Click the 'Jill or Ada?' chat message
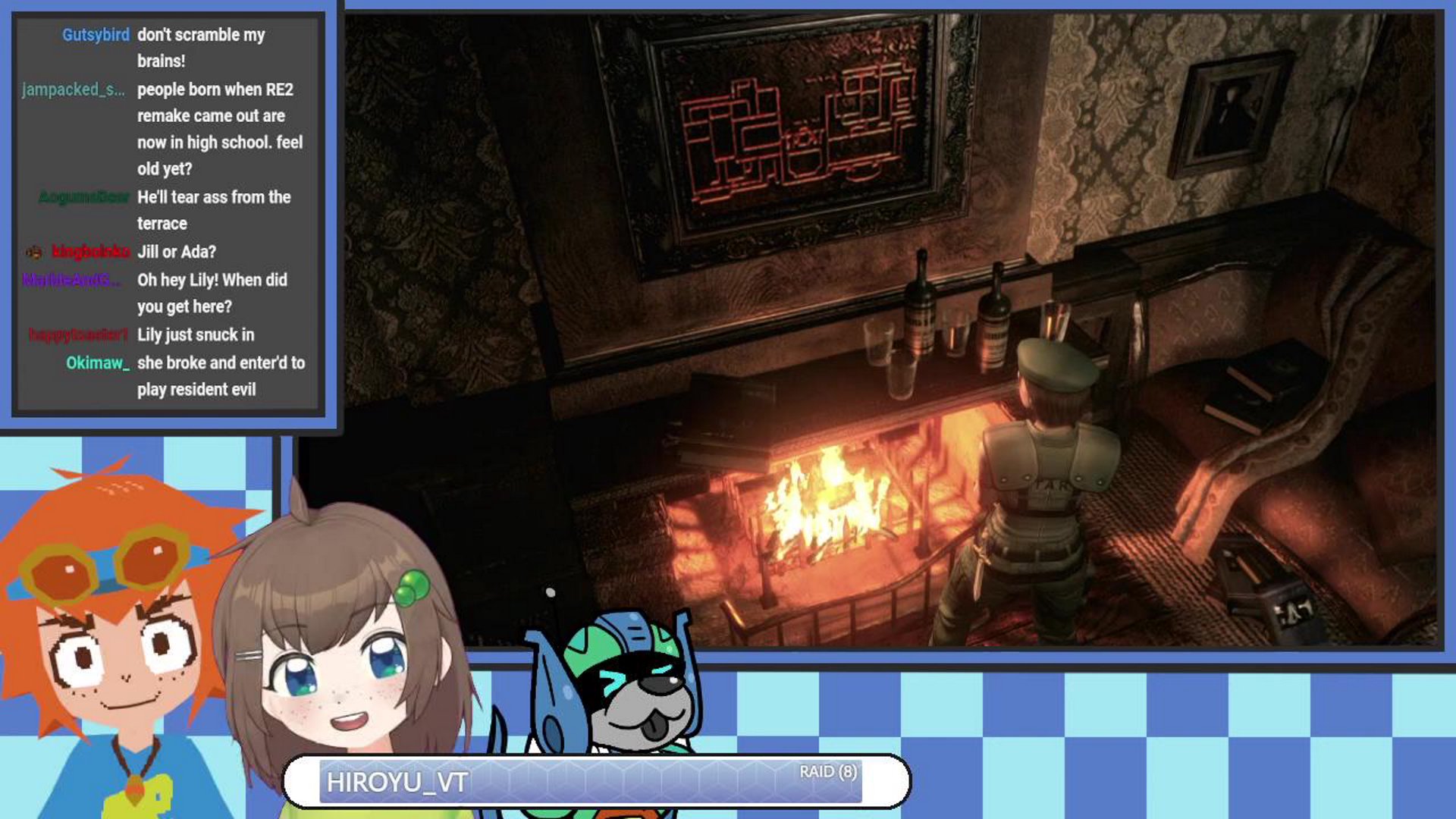The image size is (1456, 819). click(178, 251)
